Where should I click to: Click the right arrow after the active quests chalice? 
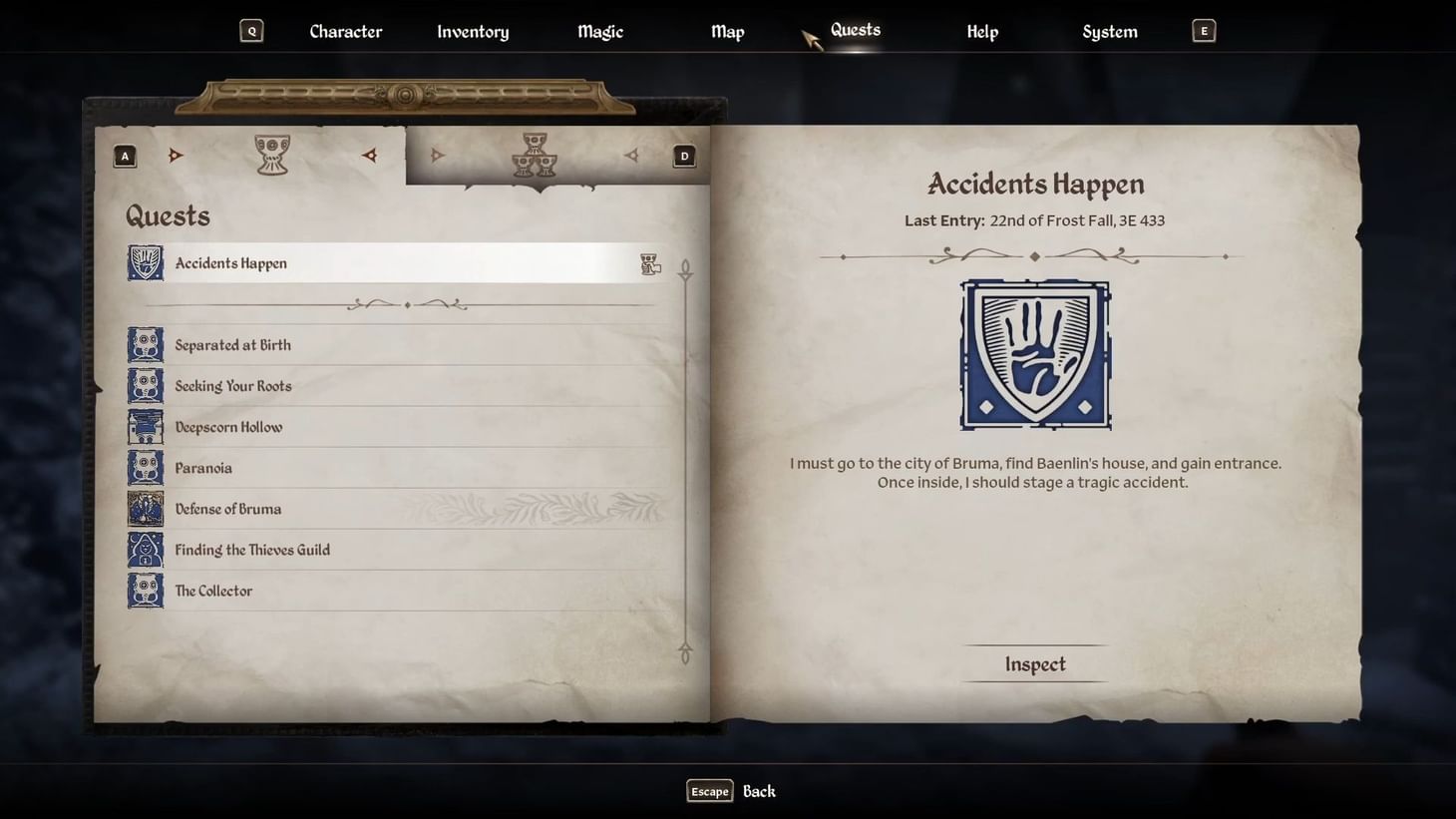pyautogui.click(x=369, y=155)
